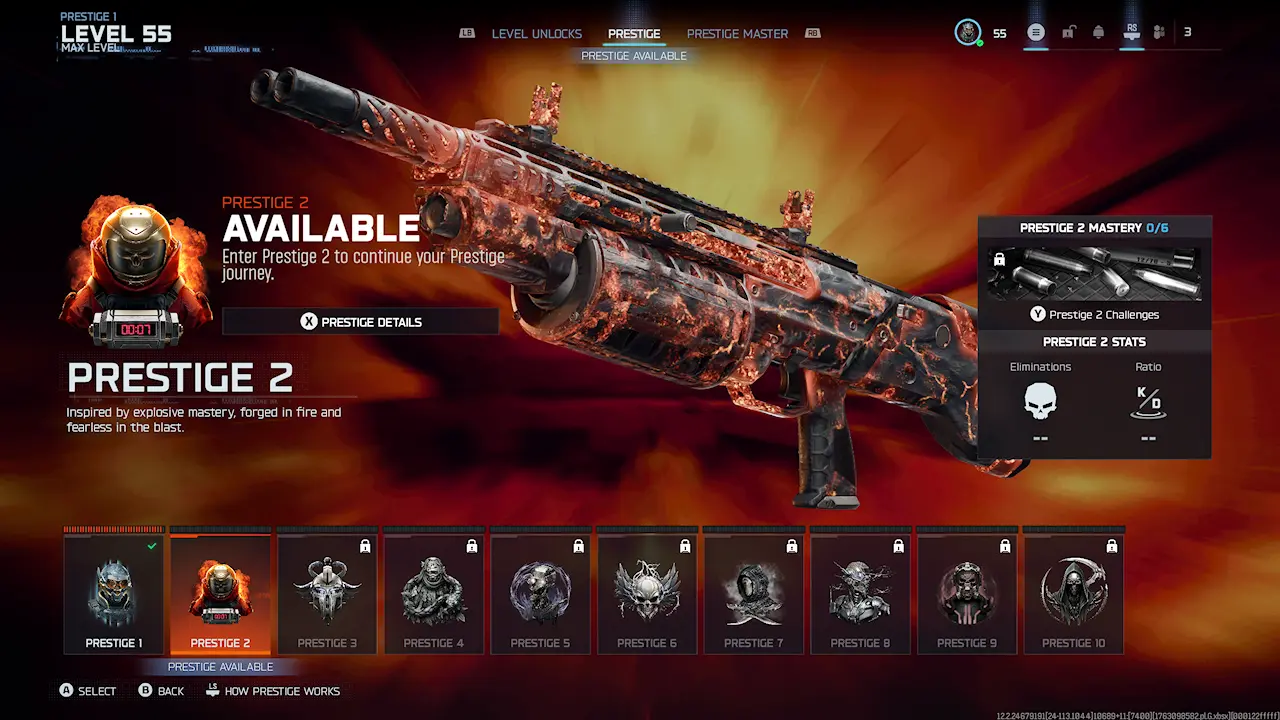The width and height of the screenshot is (1280, 720).
Task: Click the player profile avatar icon
Action: pyautogui.click(x=966, y=31)
